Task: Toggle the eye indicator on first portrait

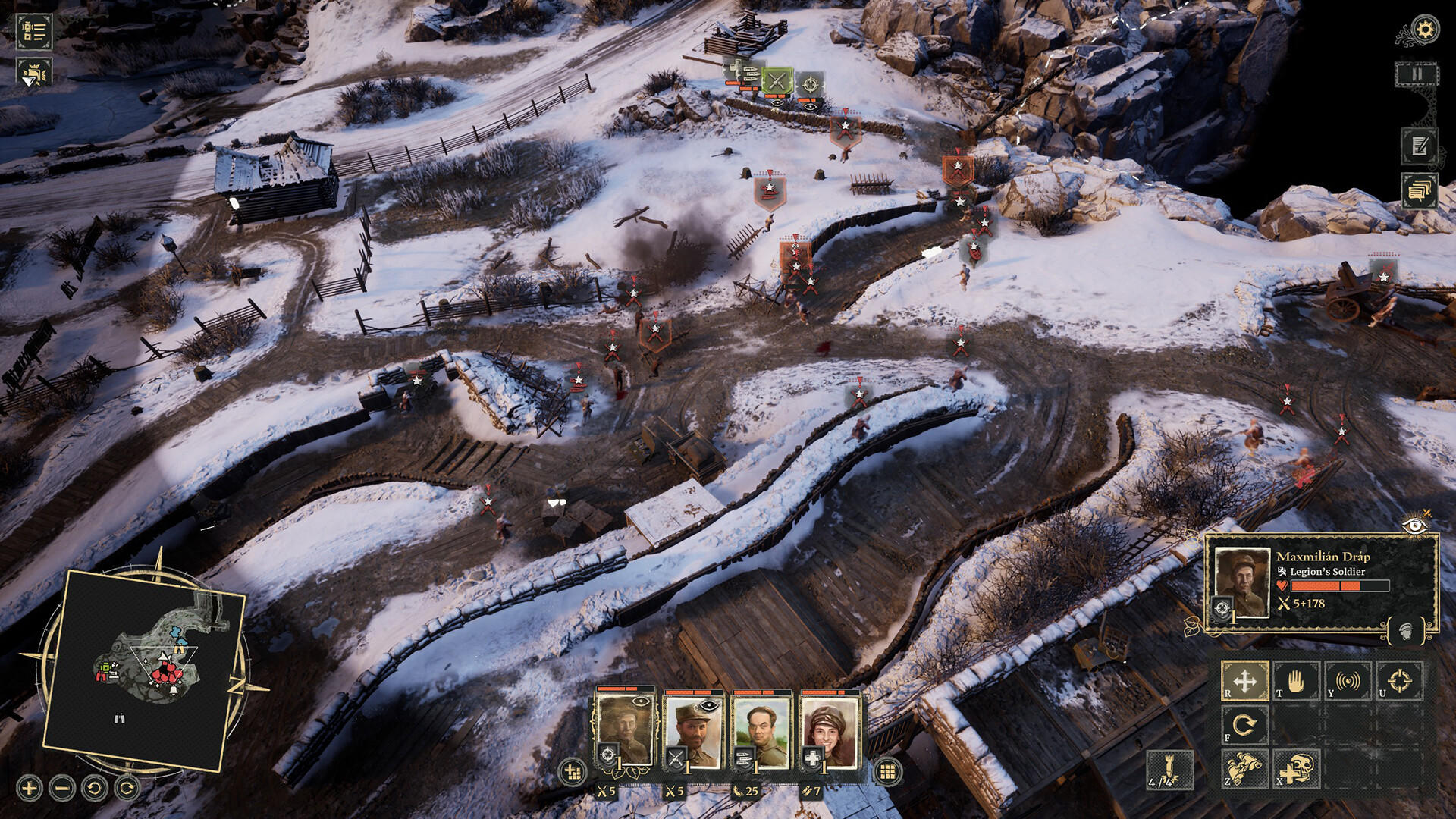Action: (x=640, y=701)
